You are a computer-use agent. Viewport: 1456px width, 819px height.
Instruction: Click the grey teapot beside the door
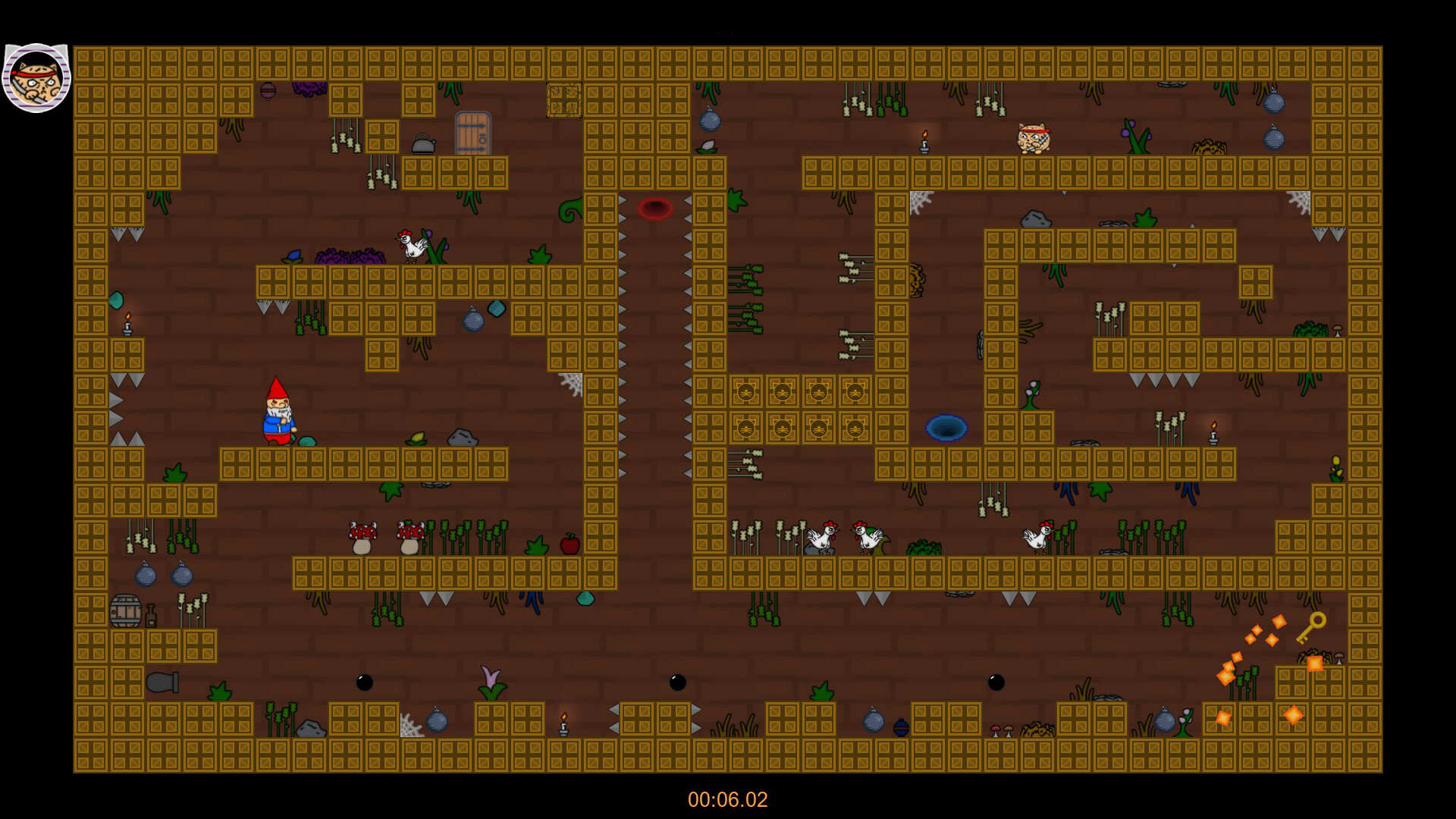pyautogui.click(x=422, y=144)
